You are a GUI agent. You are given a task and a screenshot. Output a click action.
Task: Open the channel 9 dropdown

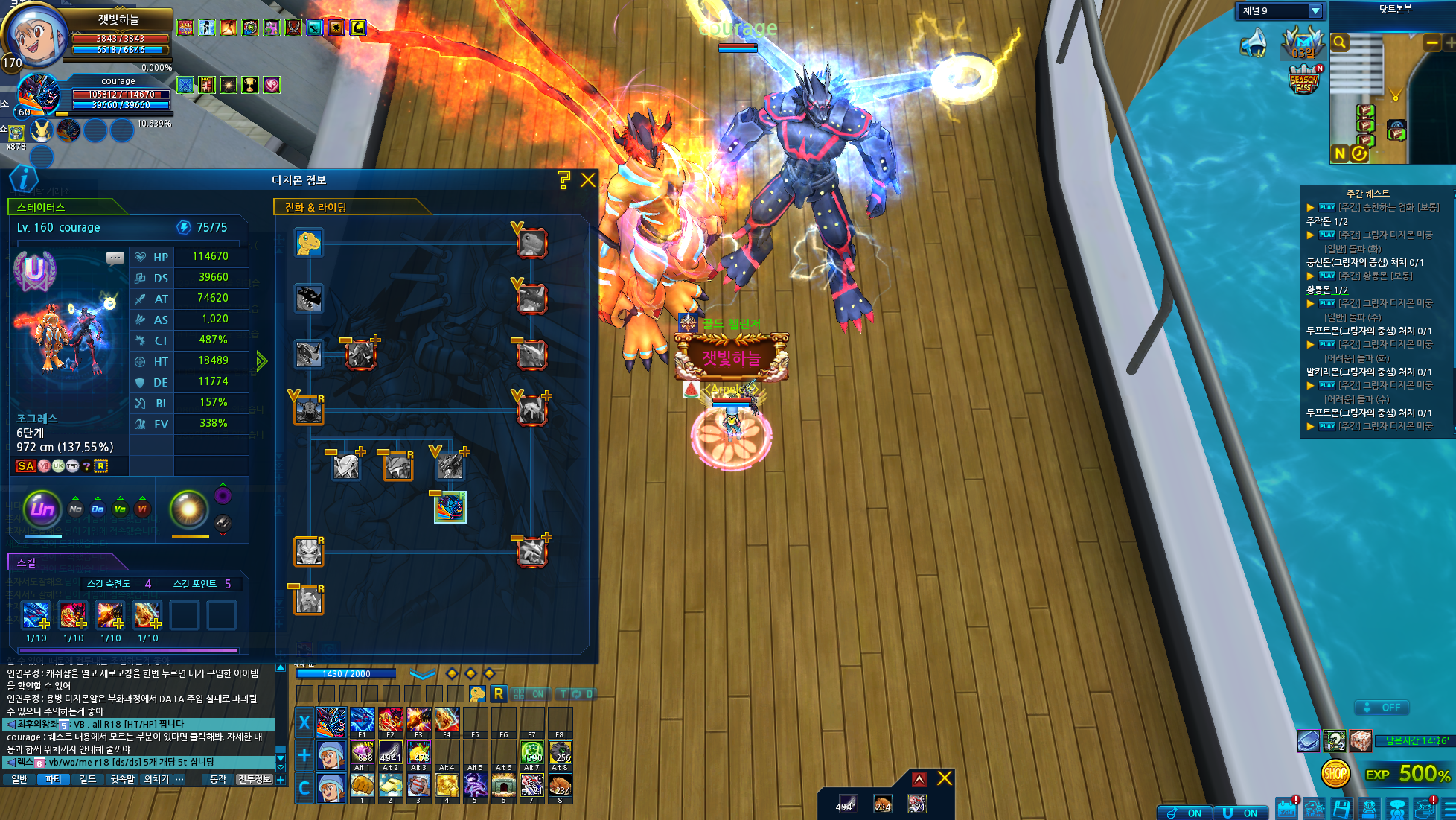(1315, 11)
